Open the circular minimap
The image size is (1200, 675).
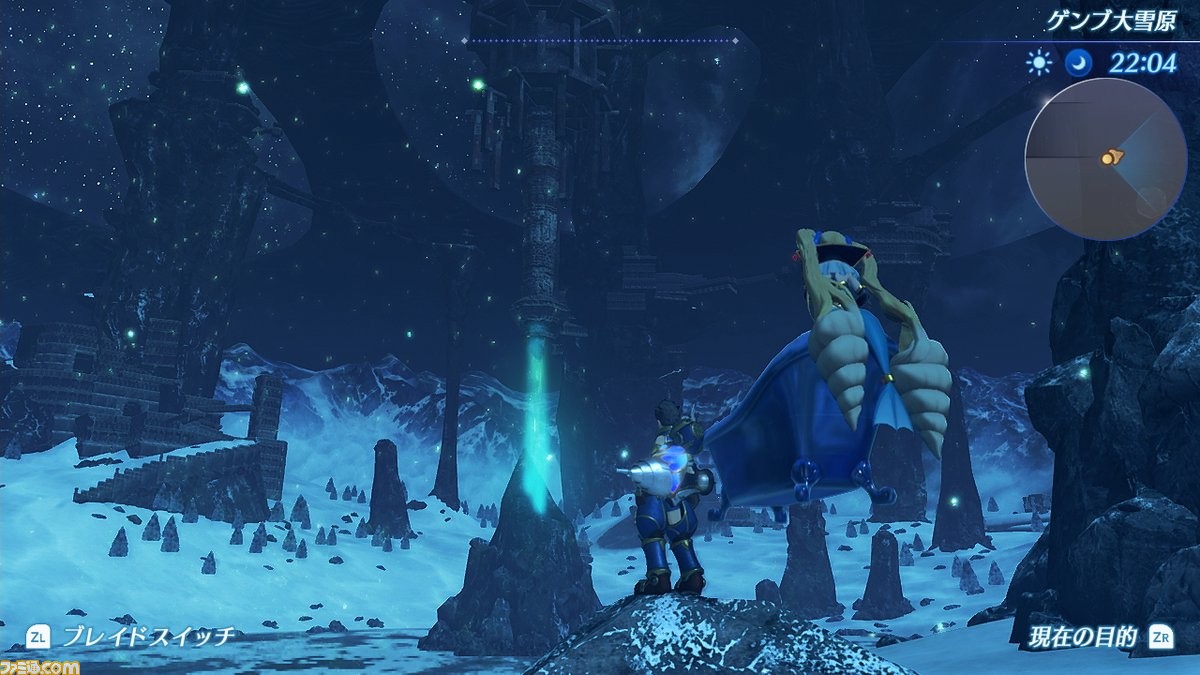click(x=1105, y=158)
